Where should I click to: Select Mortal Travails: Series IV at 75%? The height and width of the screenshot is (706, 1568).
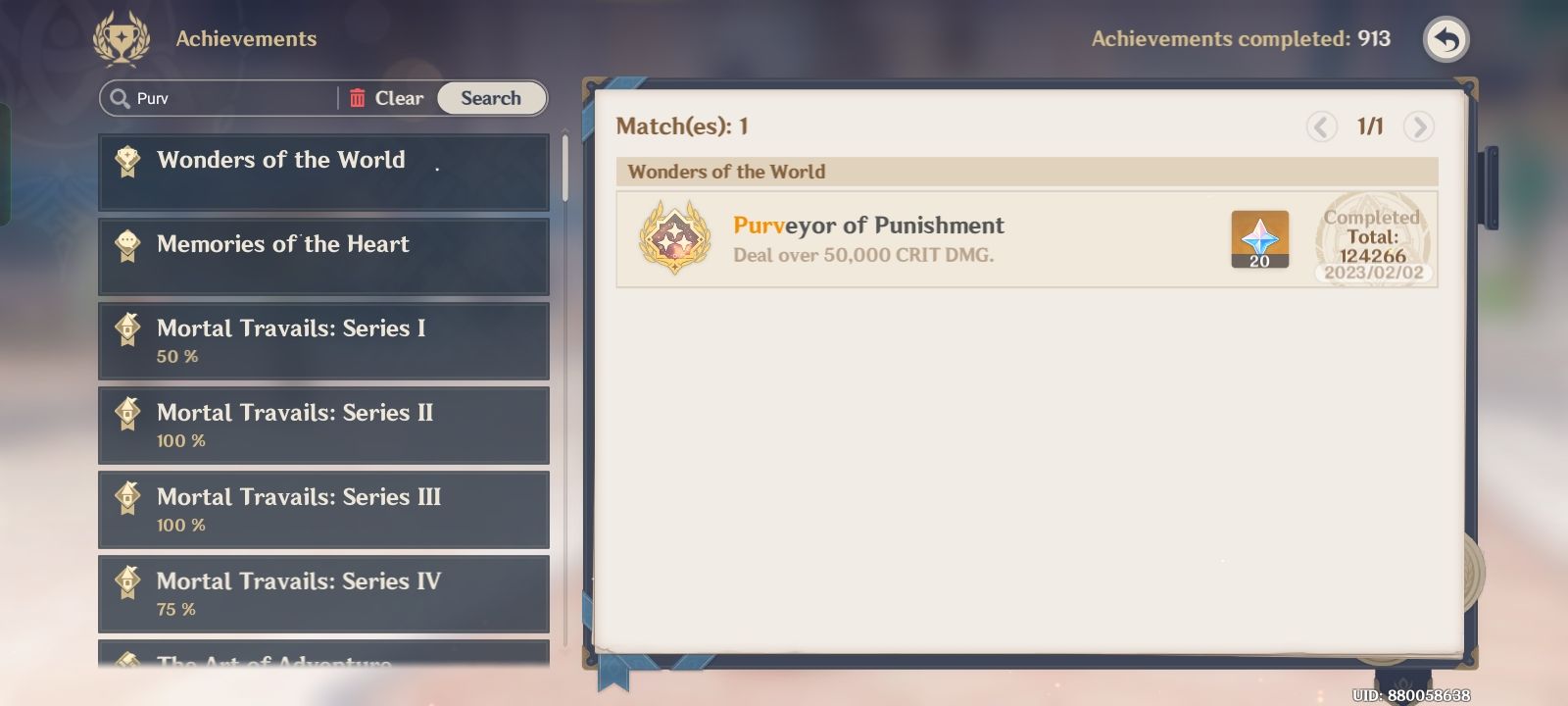pos(323,593)
